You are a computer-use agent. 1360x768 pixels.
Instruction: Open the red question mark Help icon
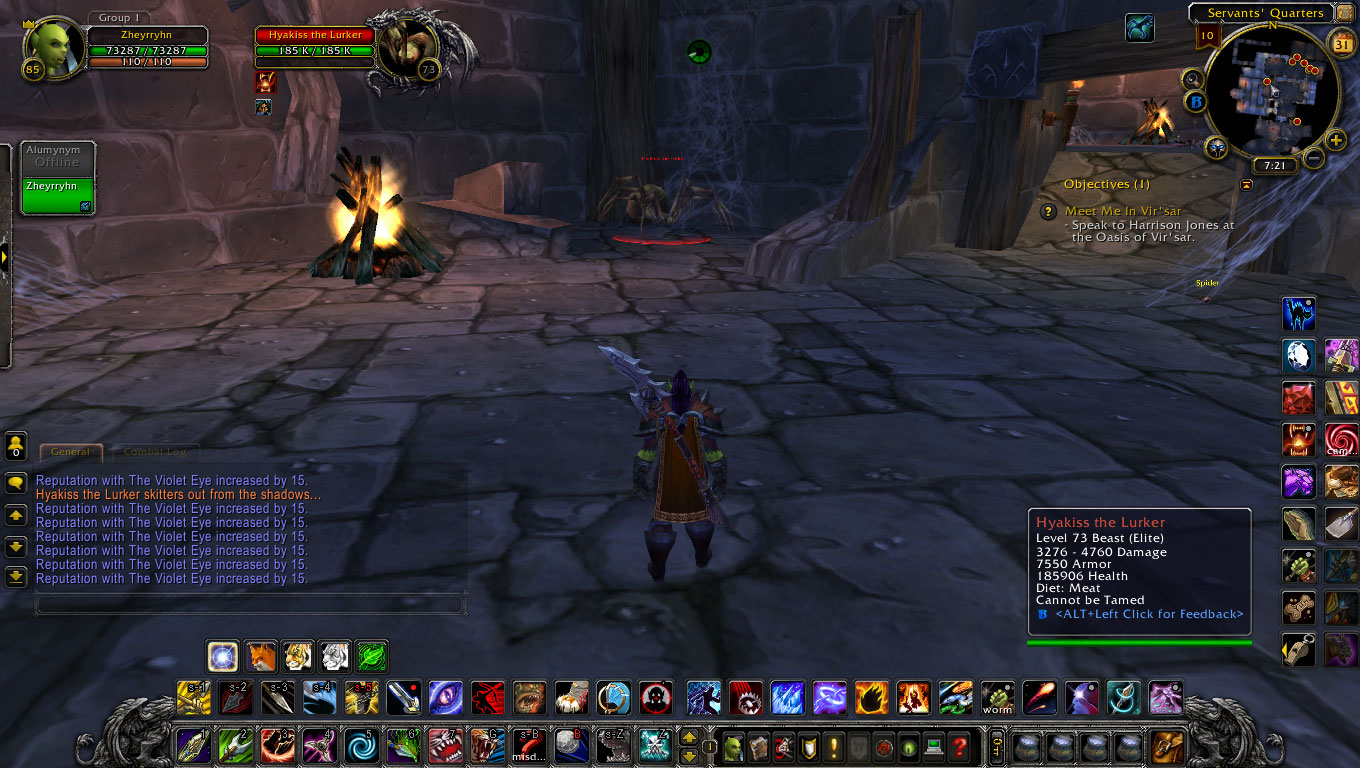tap(958, 748)
